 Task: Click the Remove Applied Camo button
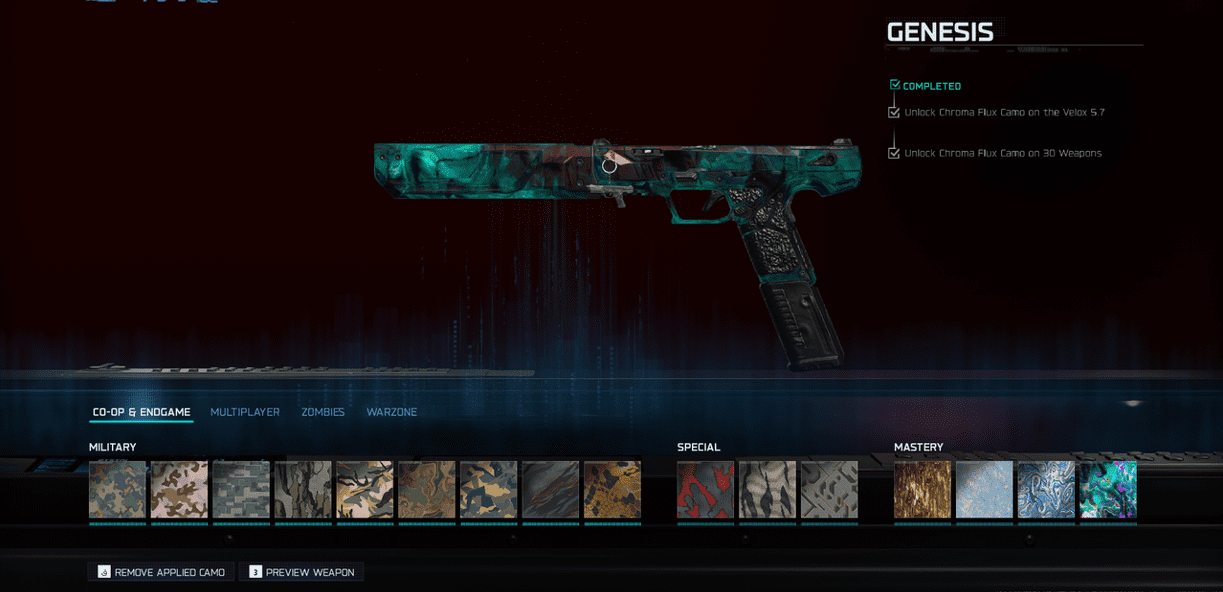coord(161,572)
